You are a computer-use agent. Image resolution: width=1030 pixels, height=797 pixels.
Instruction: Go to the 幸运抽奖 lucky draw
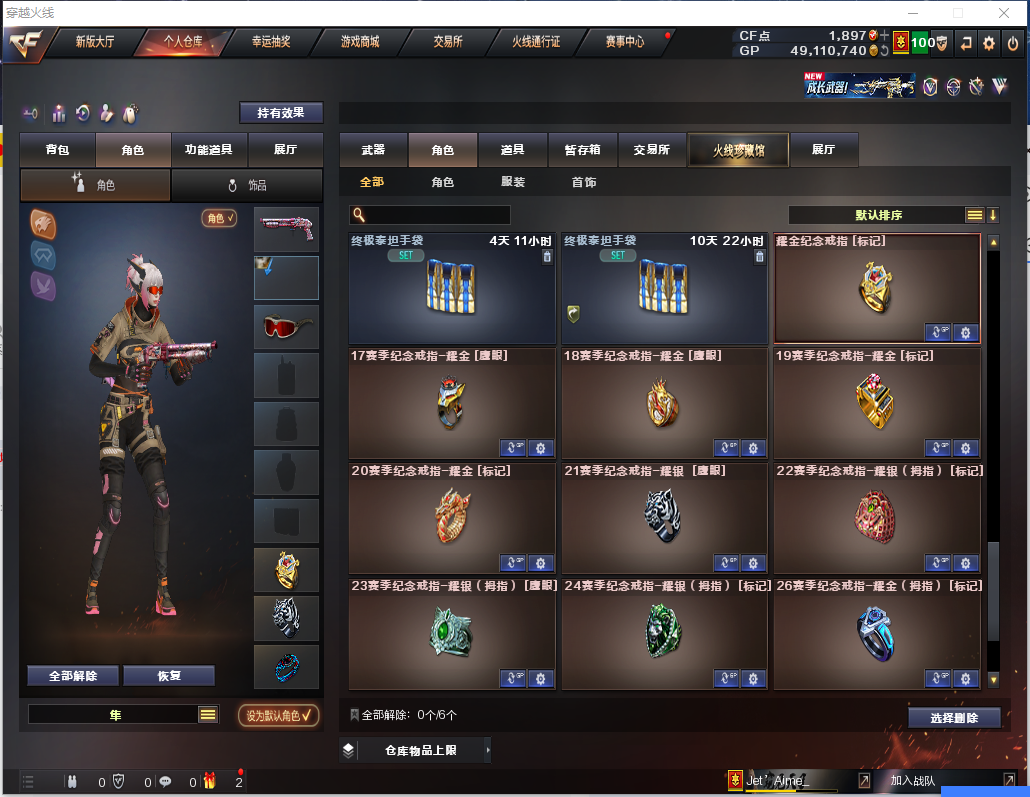click(270, 42)
